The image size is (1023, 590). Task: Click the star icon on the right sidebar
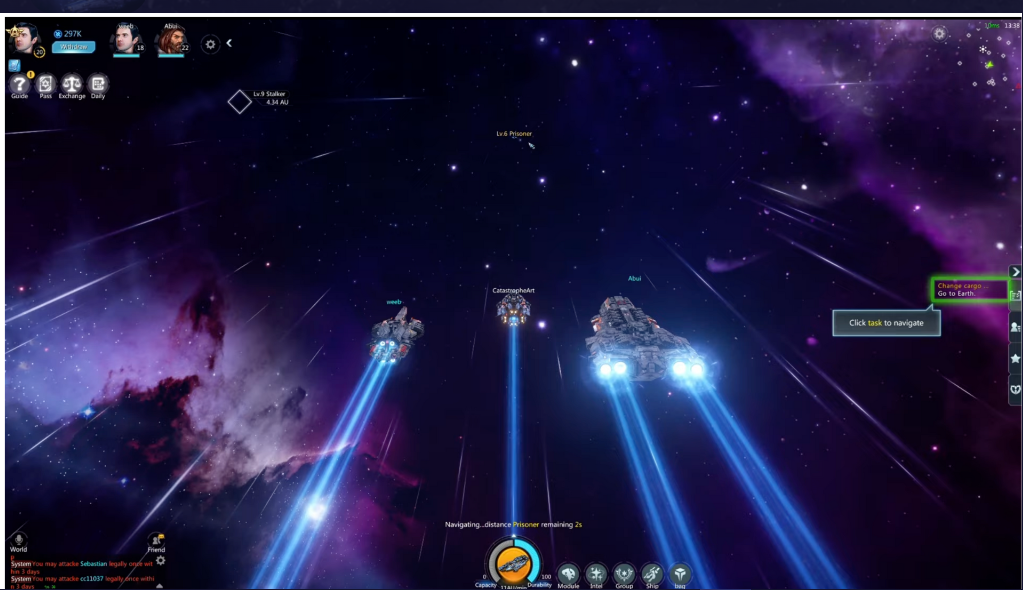pos(1015,357)
